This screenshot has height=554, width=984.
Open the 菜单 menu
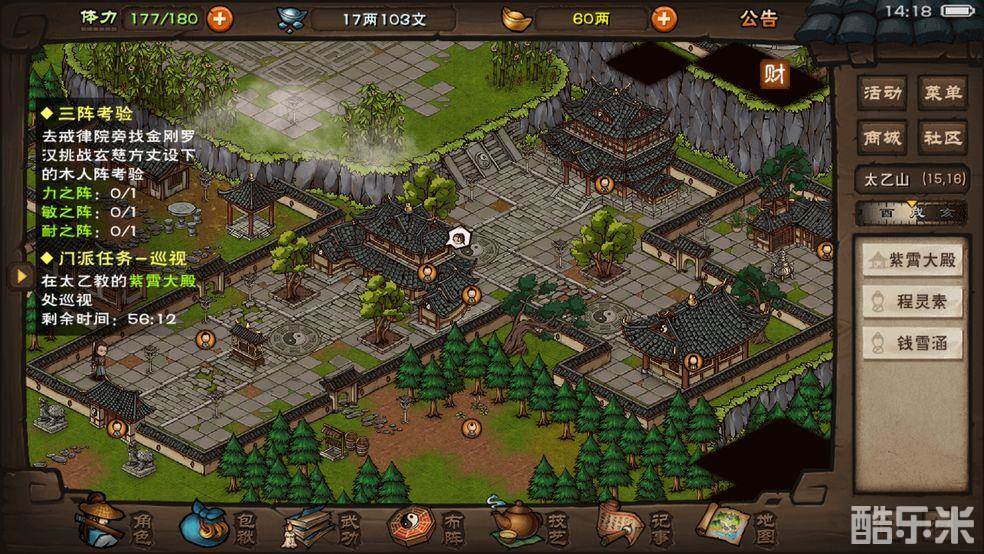pyautogui.click(x=942, y=94)
